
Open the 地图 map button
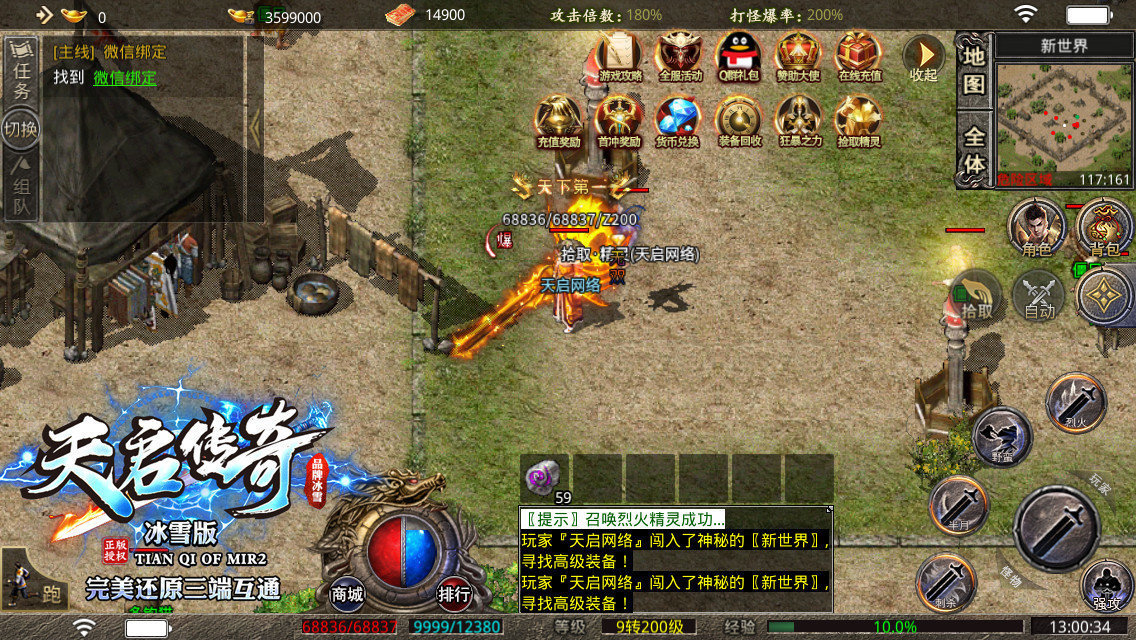point(973,68)
